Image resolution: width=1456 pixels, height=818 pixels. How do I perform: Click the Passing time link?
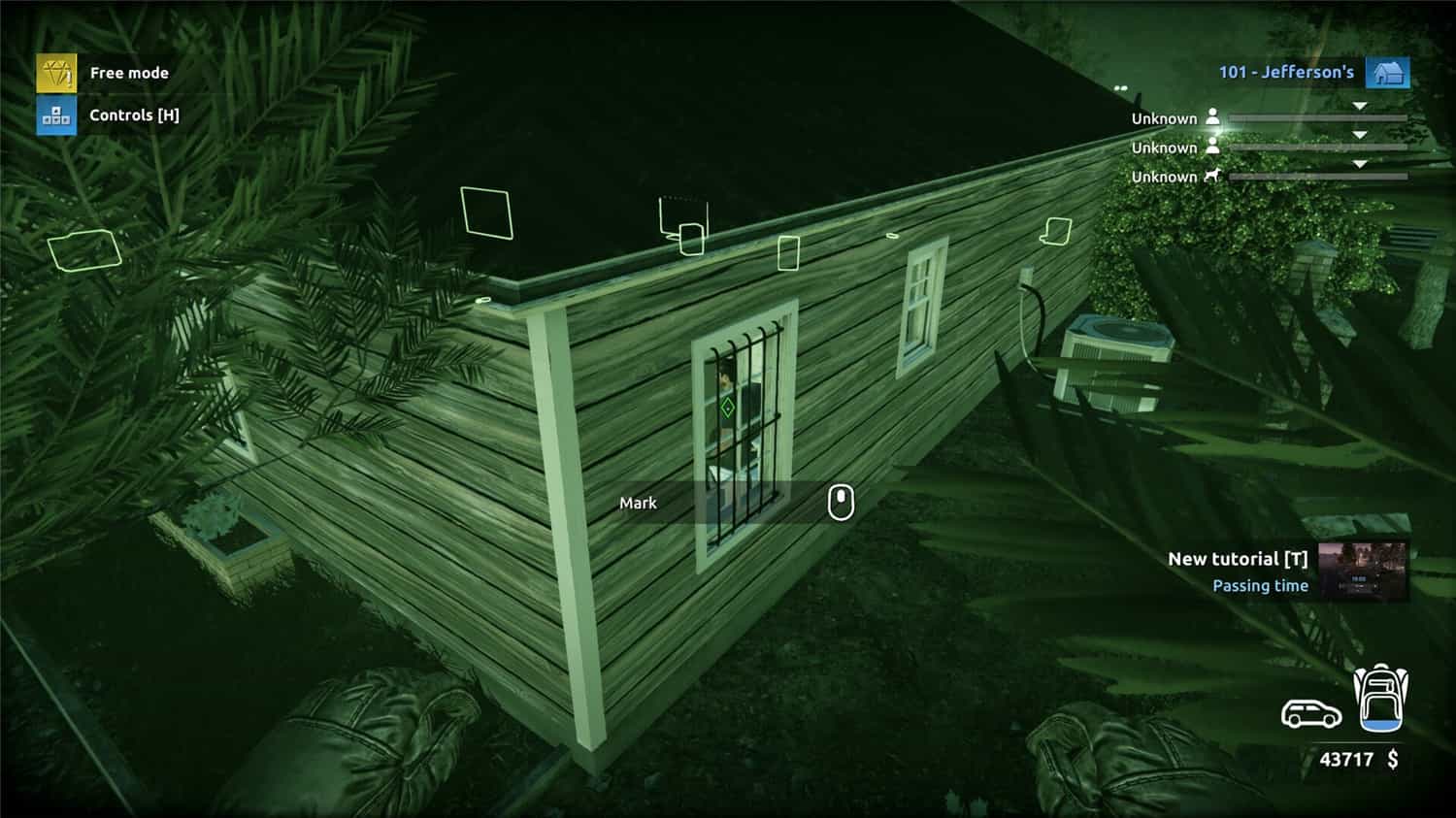point(1260,585)
